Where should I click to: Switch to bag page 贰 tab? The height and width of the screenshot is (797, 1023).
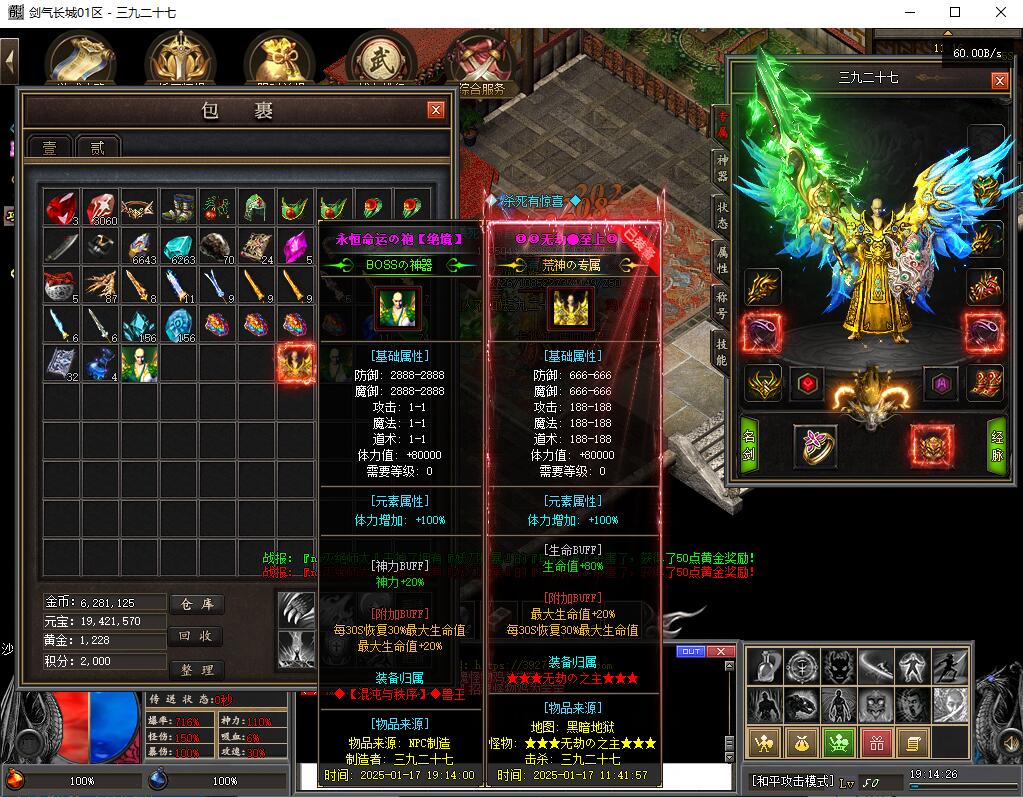tap(98, 147)
